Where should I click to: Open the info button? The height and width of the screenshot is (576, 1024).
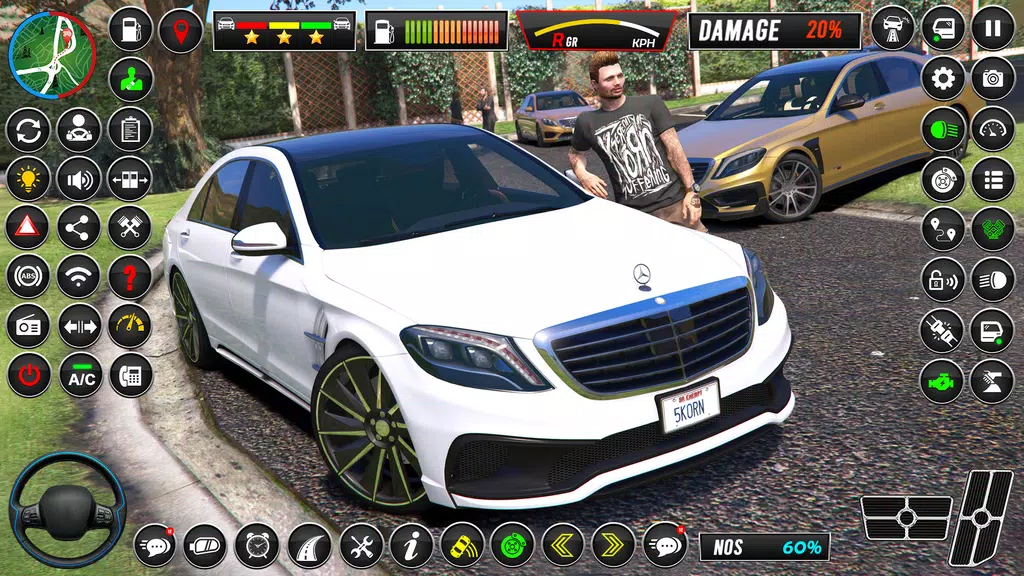coord(410,545)
